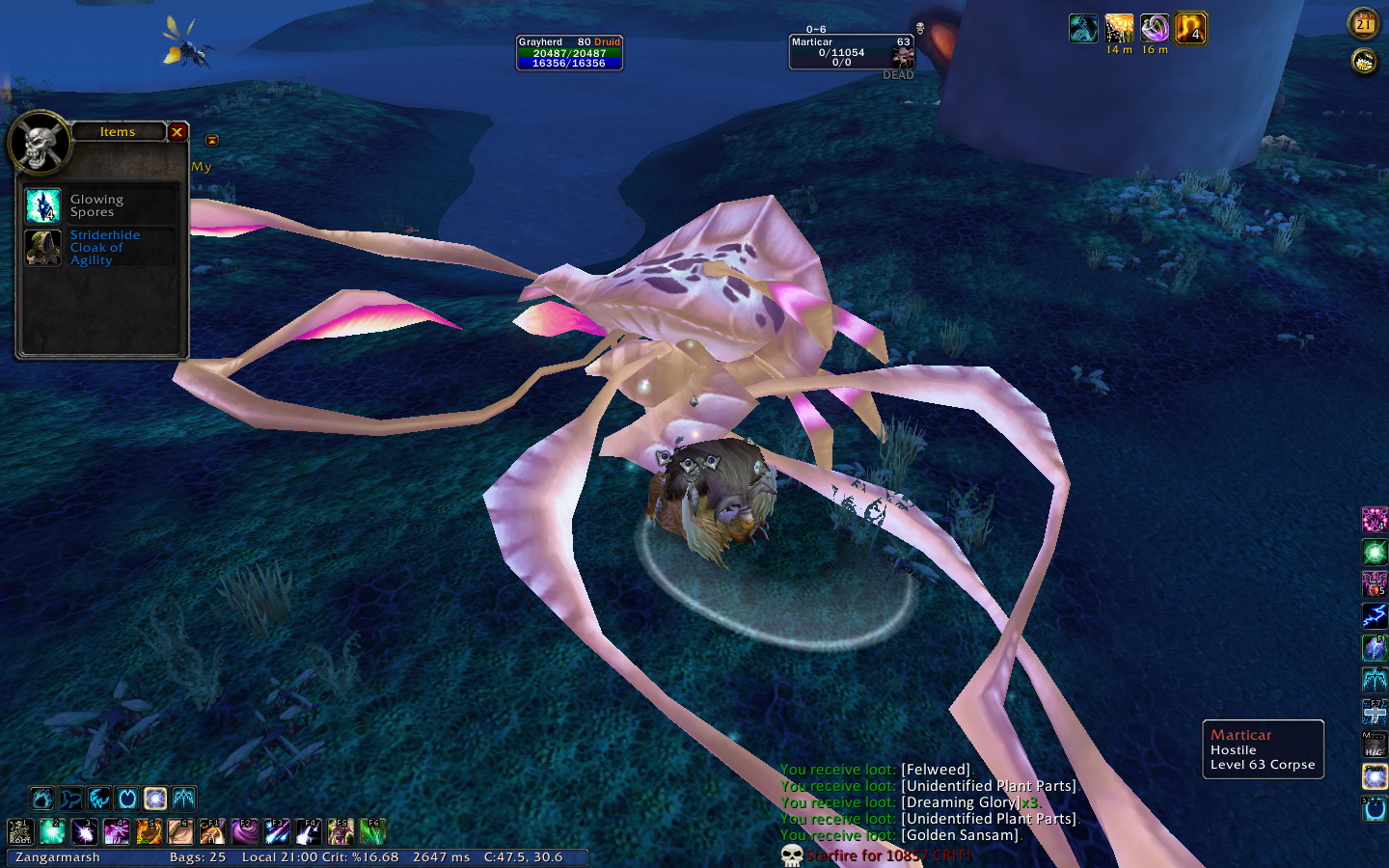The width and height of the screenshot is (1389, 868).
Task: Click the flower tracking icon below the calendar
Action: (1364, 62)
